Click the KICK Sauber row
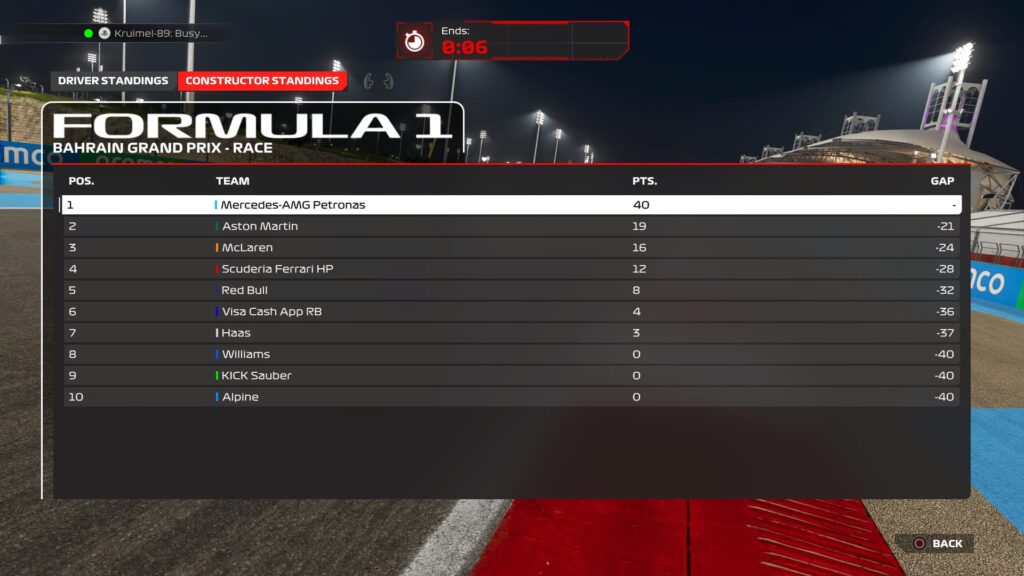 pos(511,376)
